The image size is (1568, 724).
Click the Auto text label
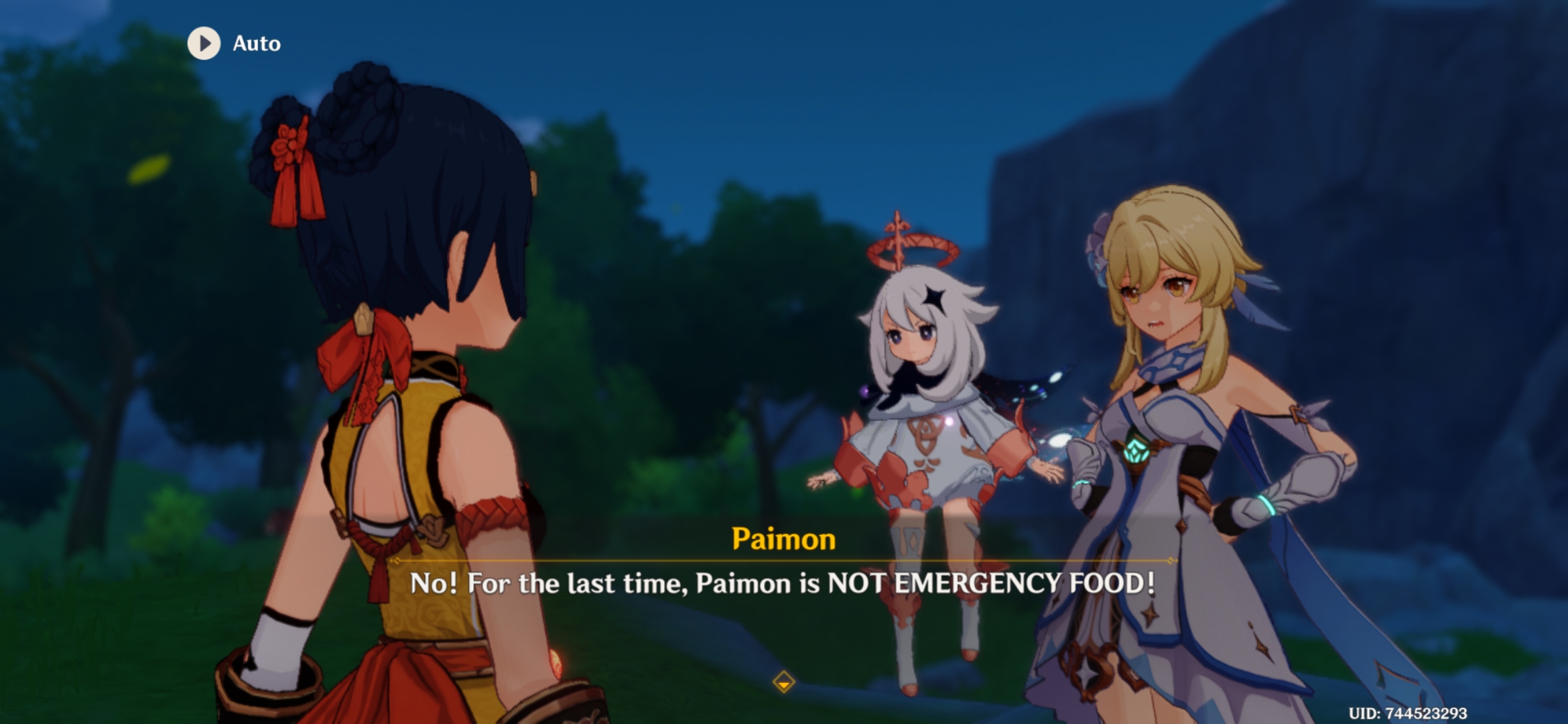[x=257, y=44]
